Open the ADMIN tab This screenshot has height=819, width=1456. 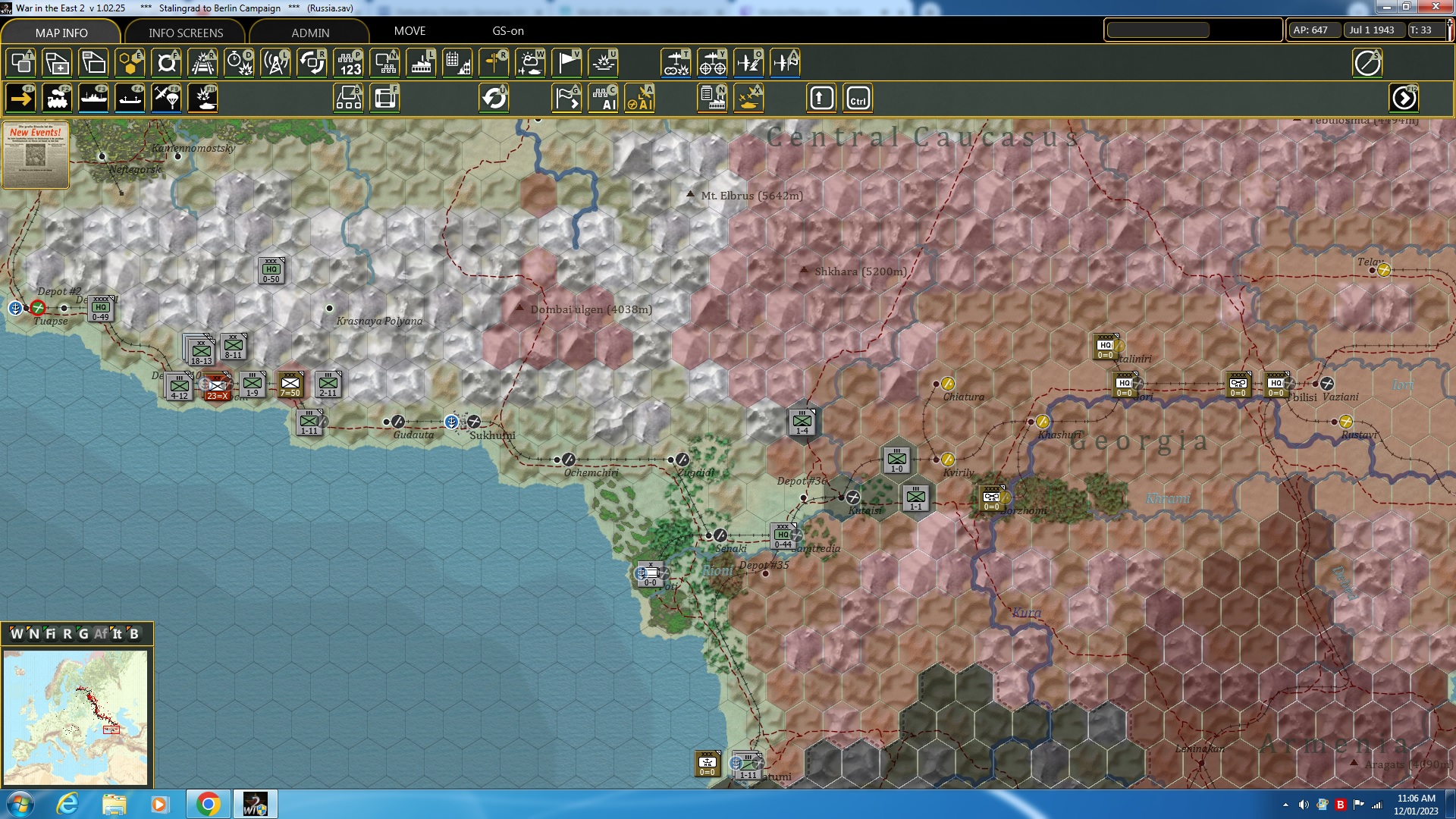[309, 33]
